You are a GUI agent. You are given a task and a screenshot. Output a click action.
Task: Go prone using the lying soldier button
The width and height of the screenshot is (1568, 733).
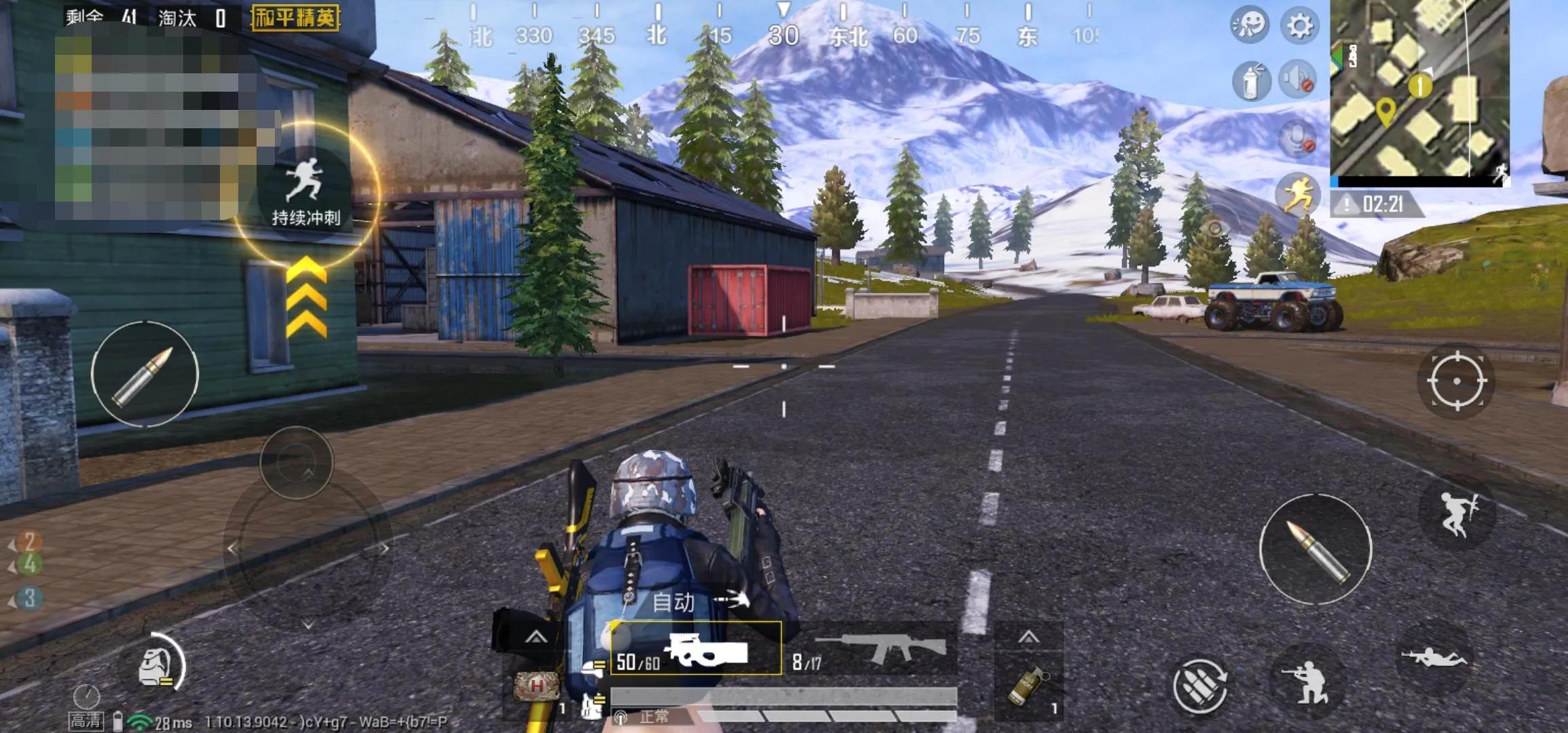[1434, 657]
